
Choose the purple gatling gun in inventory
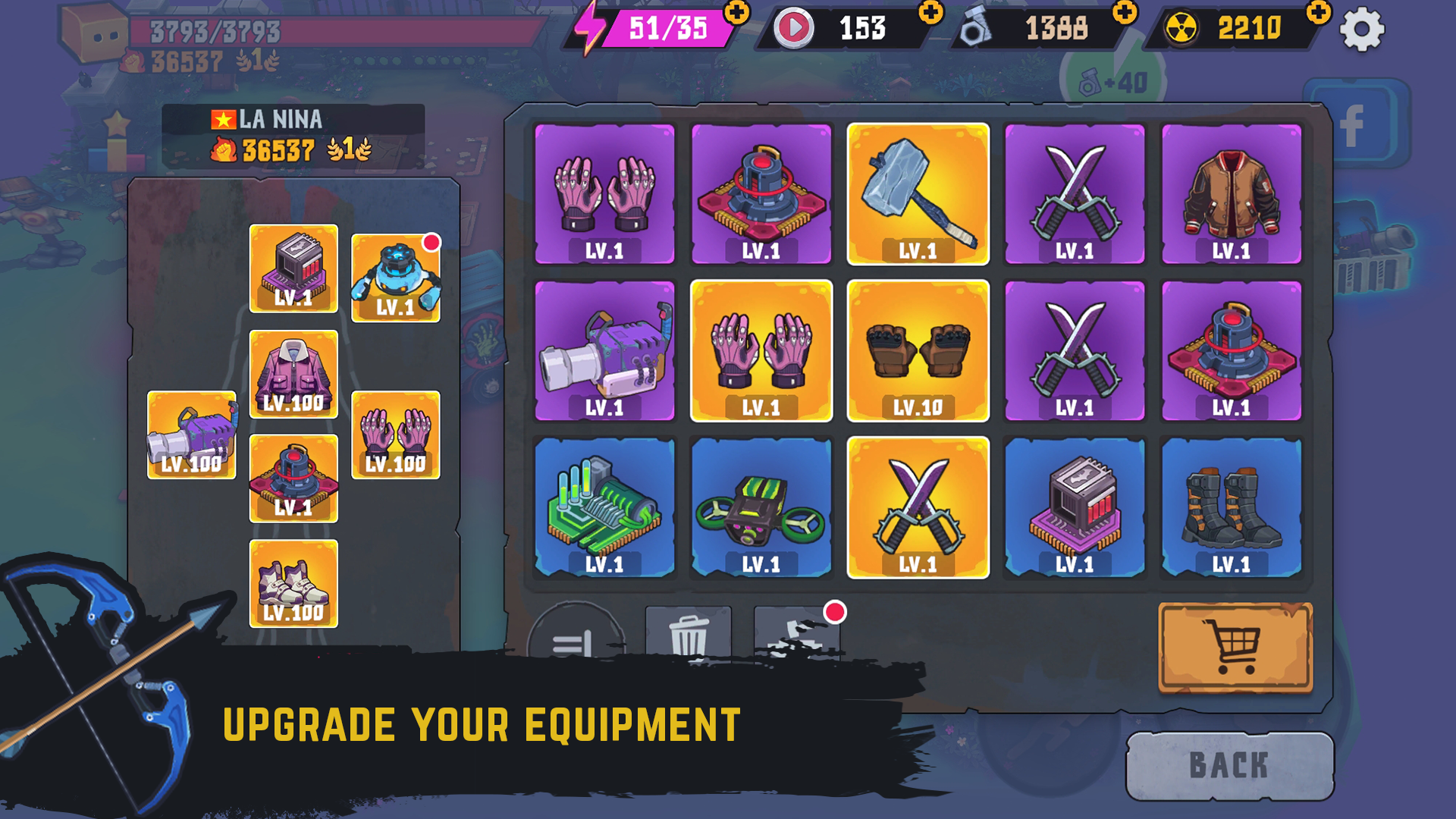(604, 350)
